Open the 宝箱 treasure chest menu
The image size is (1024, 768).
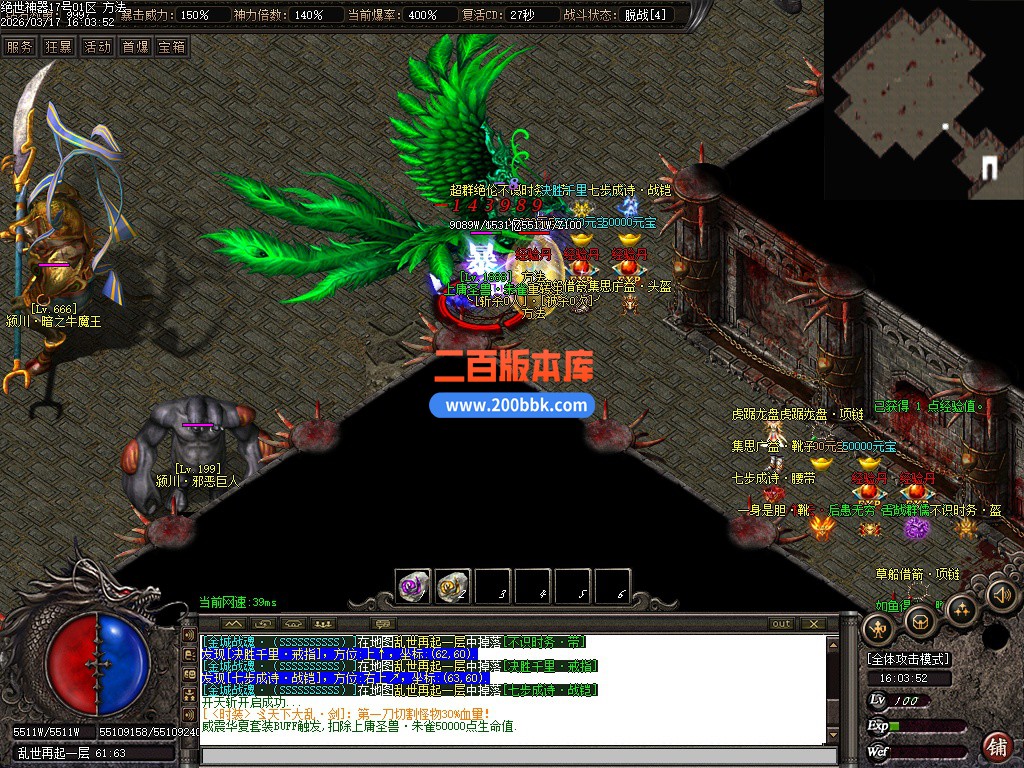click(x=172, y=46)
